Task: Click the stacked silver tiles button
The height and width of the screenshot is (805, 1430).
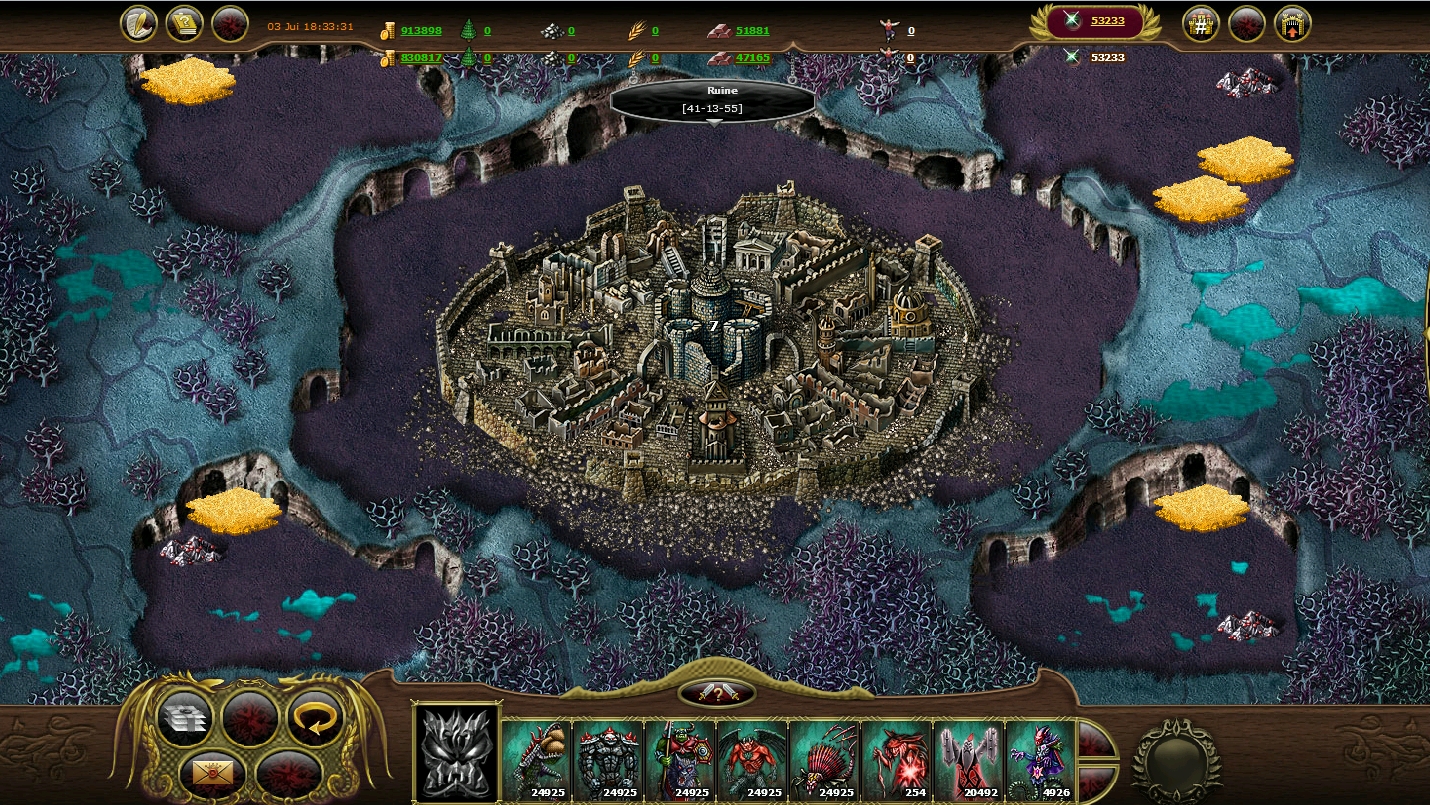Action: [186, 717]
